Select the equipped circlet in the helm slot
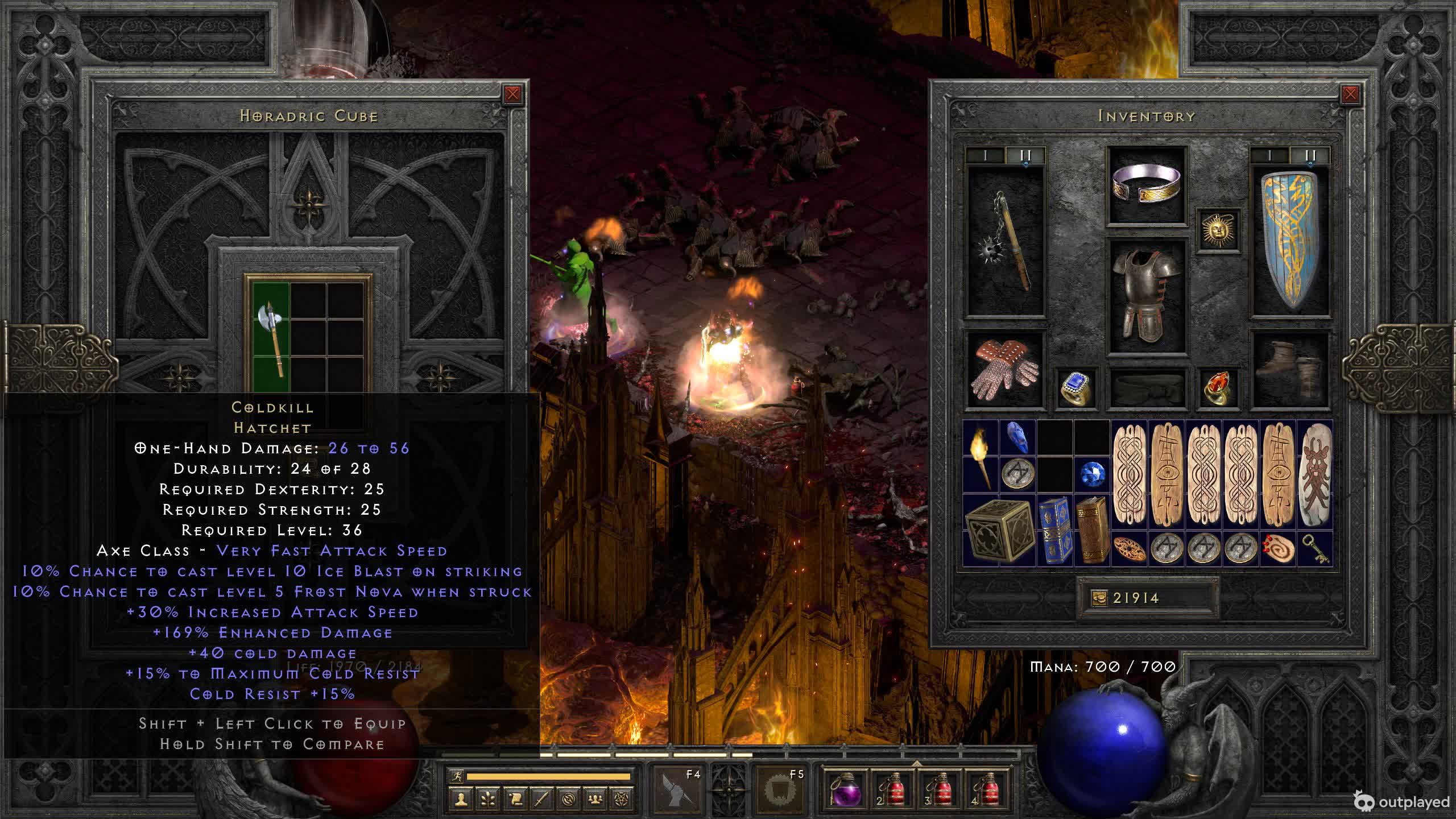Viewport: 1456px width, 819px height. (x=1147, y=185)
